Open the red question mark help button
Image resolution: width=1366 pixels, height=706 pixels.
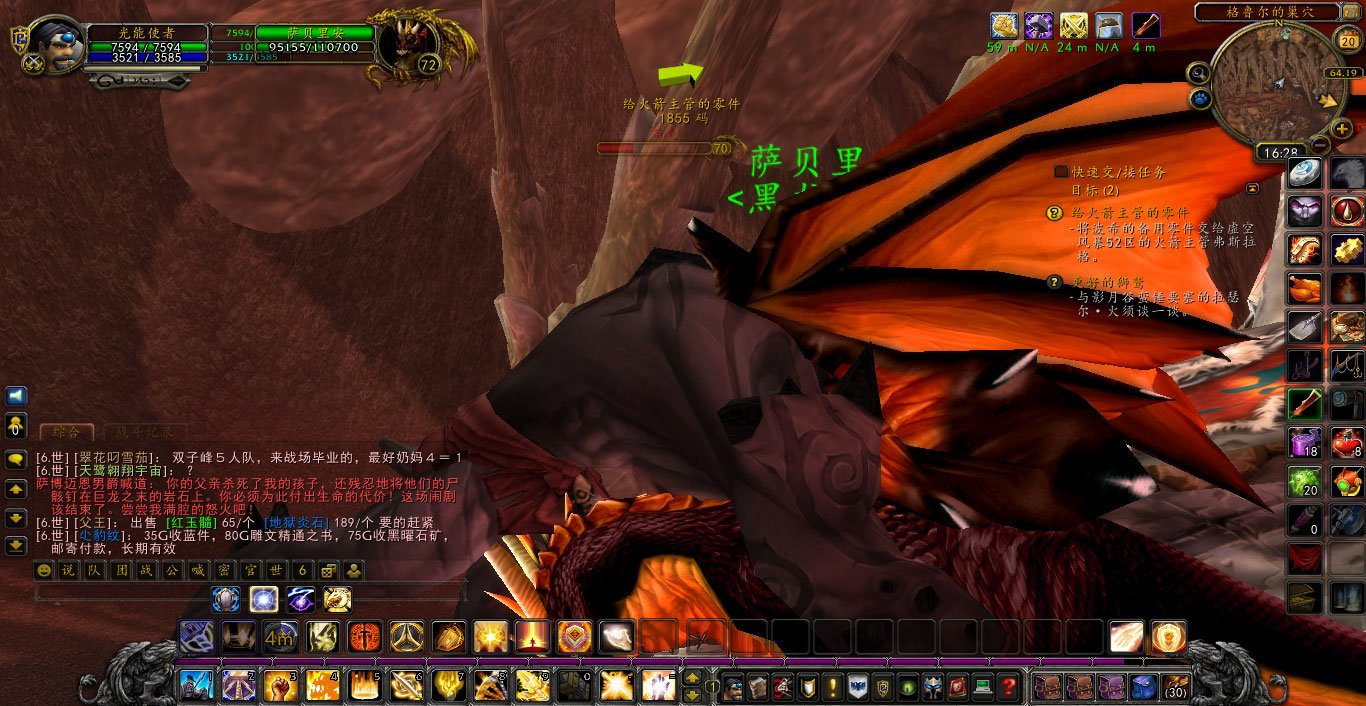pyautogui.click(x=1009, y=687)
